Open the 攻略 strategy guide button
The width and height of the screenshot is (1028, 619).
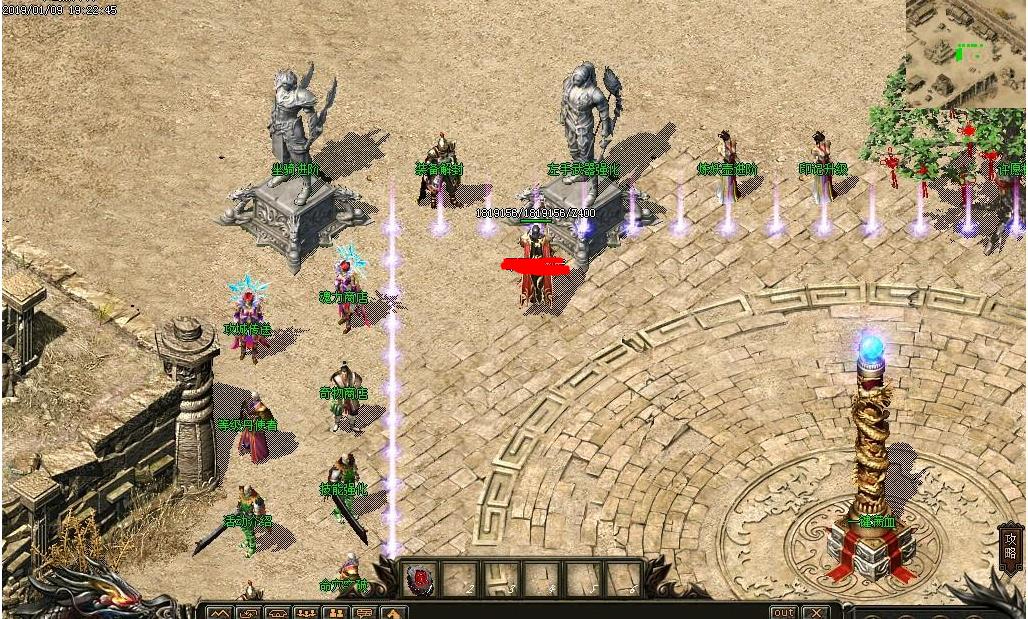pyautogui.click(x=1010, y=547)
